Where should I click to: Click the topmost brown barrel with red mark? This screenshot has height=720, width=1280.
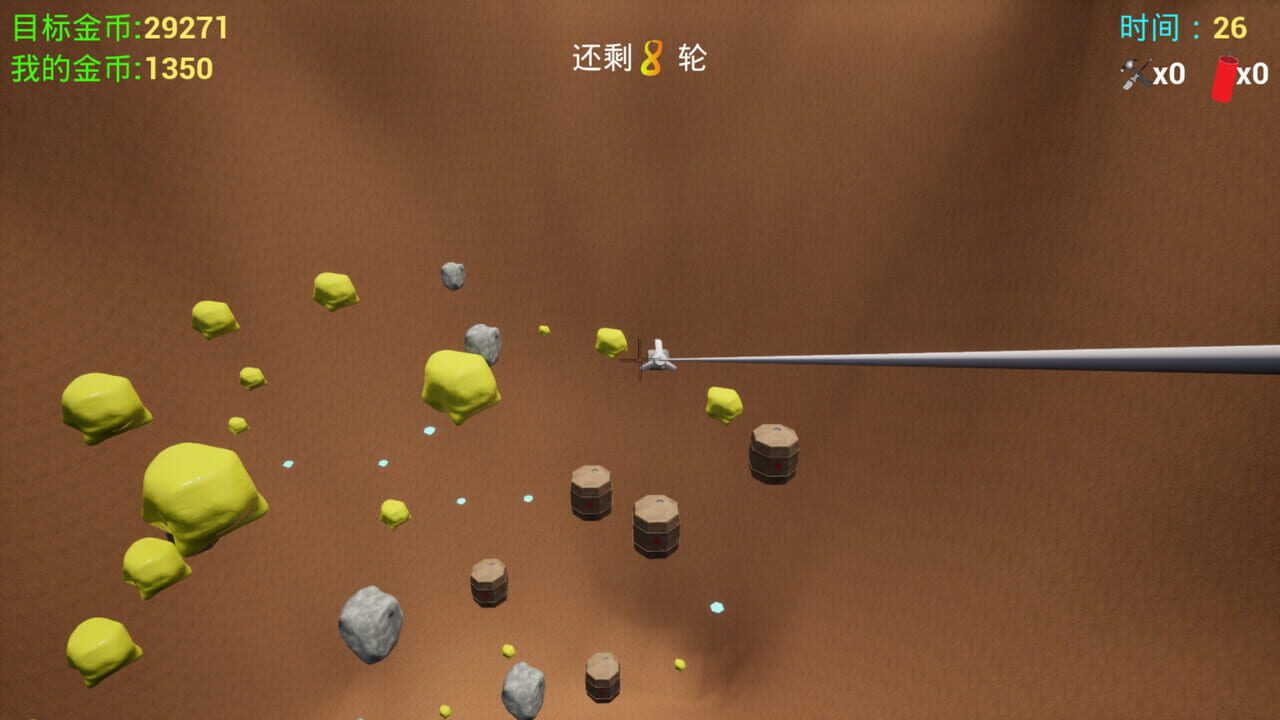(x=776, y=454)
